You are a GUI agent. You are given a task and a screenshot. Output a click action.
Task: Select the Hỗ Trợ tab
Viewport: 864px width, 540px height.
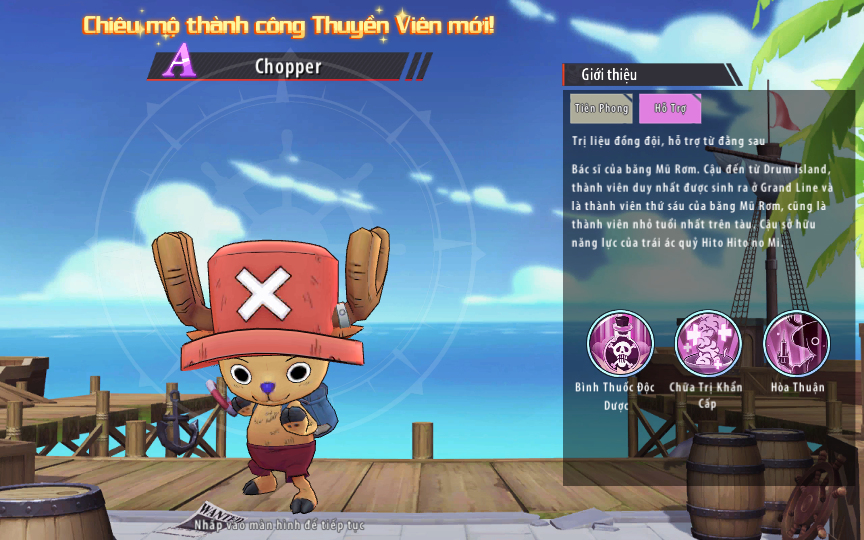point(670,108)
